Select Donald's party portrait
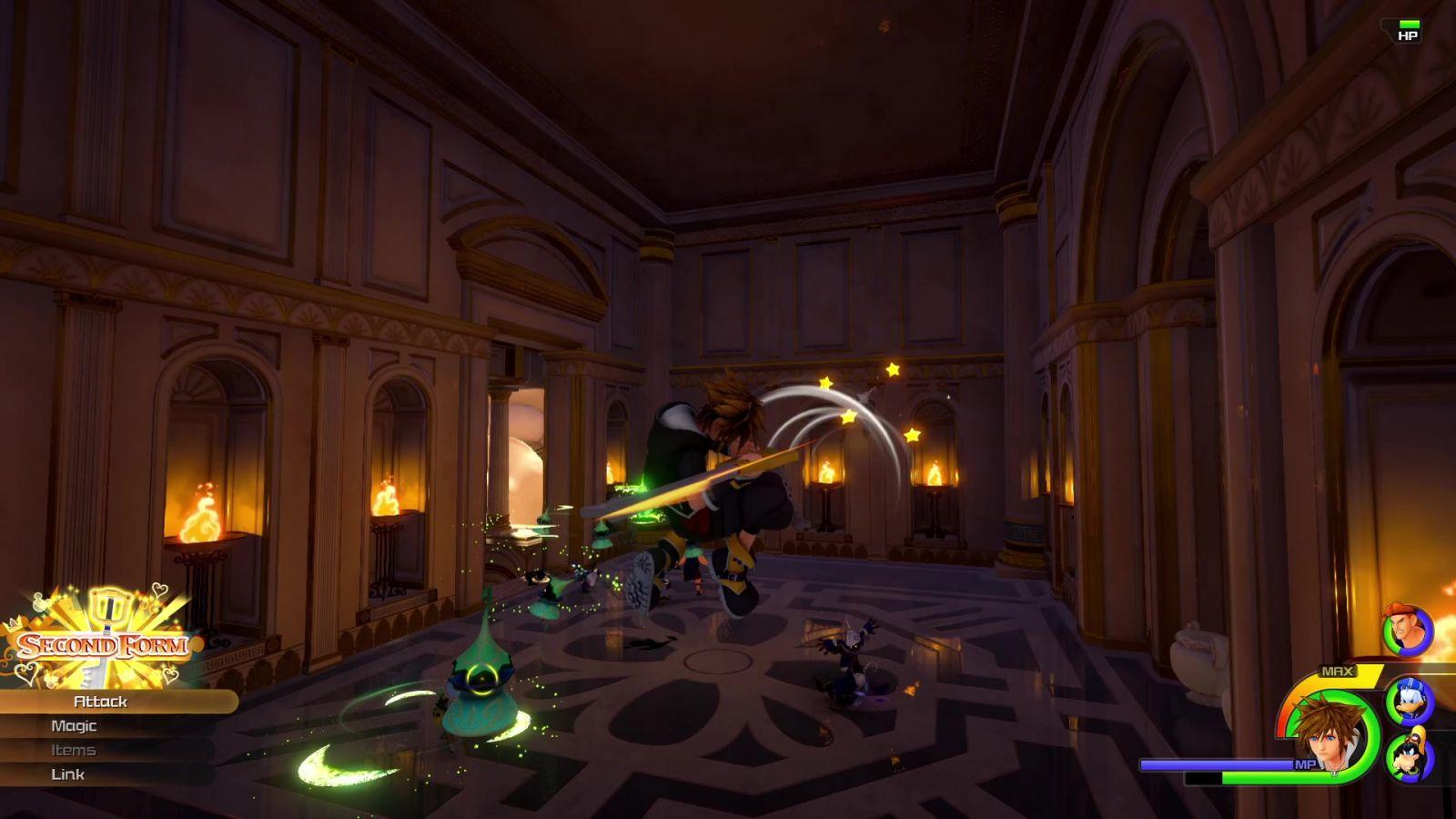Image resolution: width=1456 pixels, height=819 pixels. coord(1410,702)
